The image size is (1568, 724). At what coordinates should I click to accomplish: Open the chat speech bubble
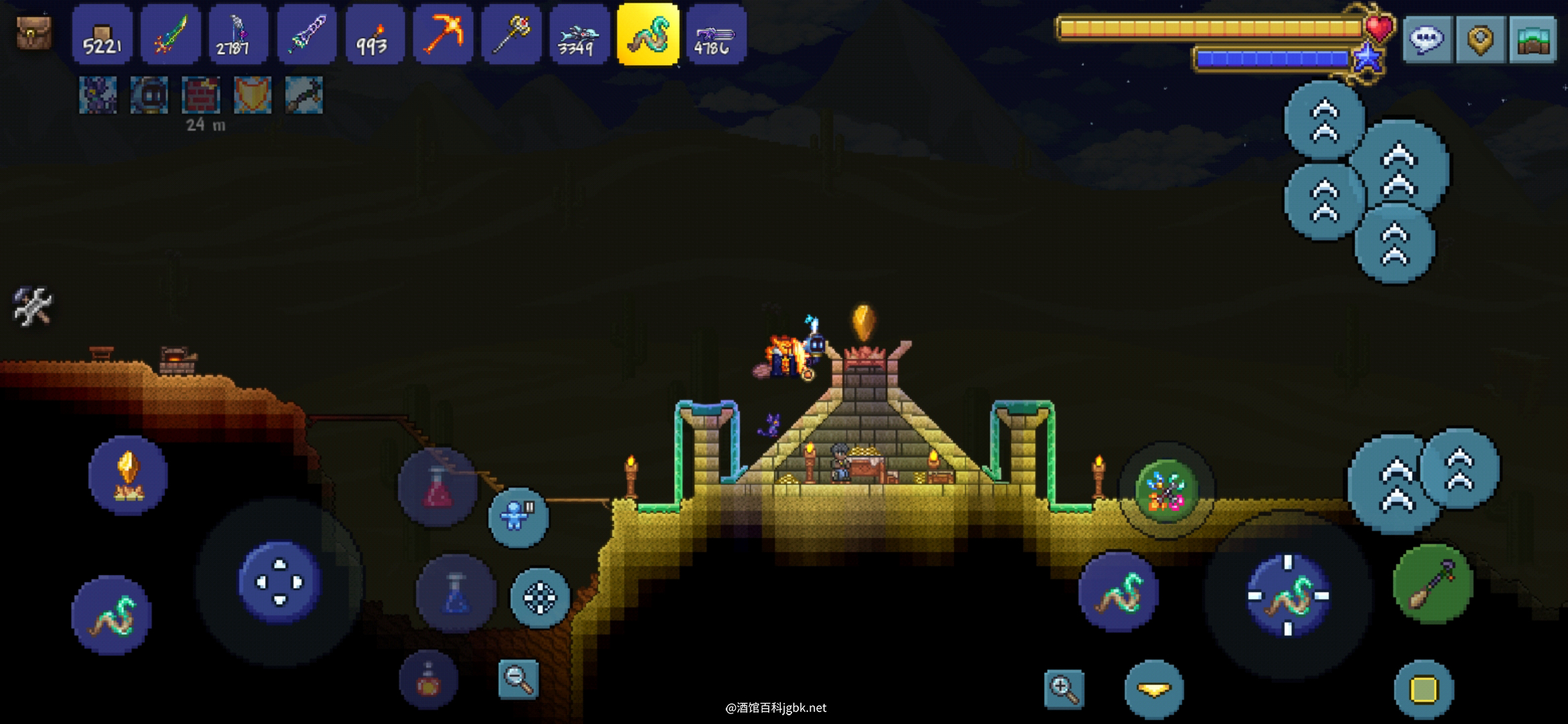1427,39
